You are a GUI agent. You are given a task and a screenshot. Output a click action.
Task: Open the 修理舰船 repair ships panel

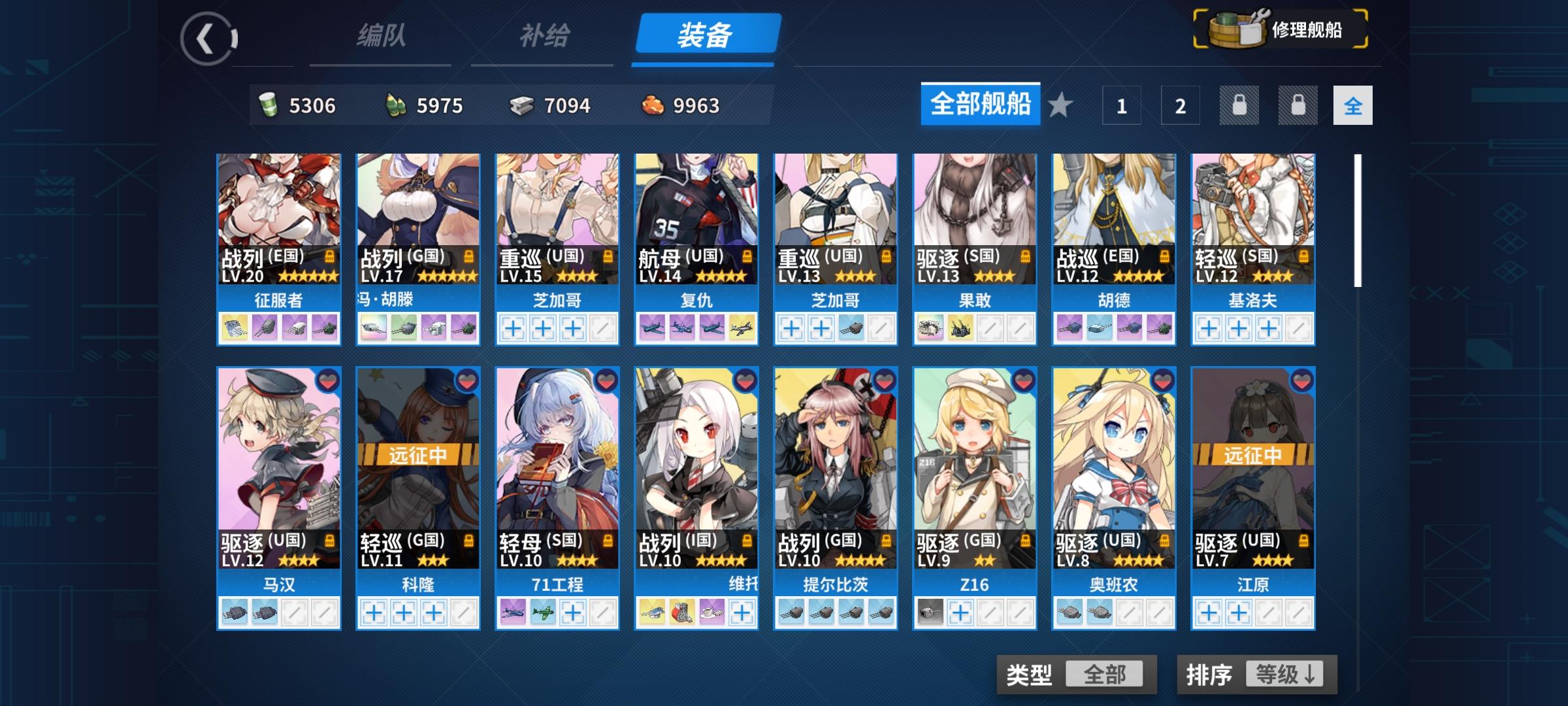click(x=1281, y=29)
